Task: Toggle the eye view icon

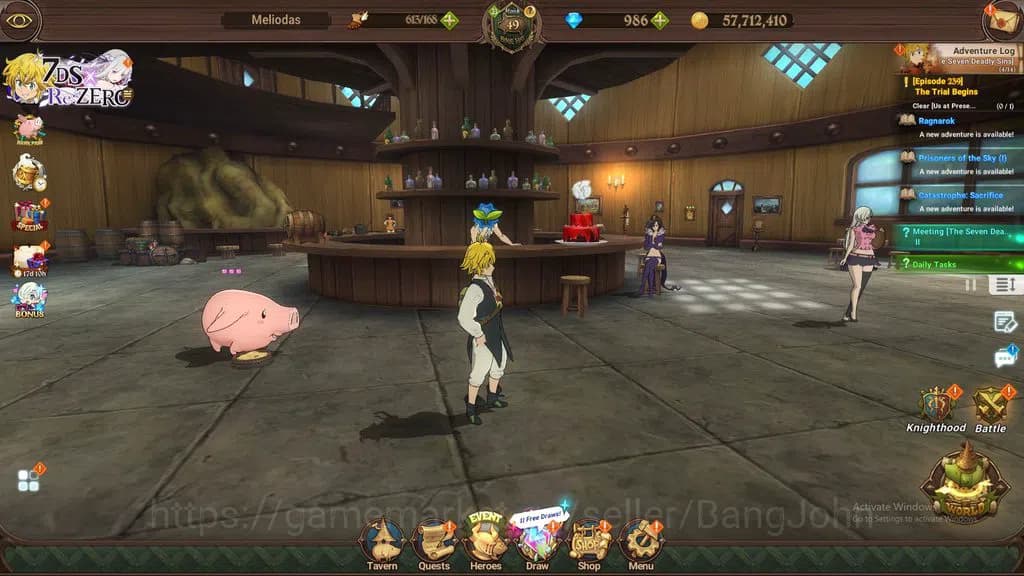Action: (x=19, y=20)
